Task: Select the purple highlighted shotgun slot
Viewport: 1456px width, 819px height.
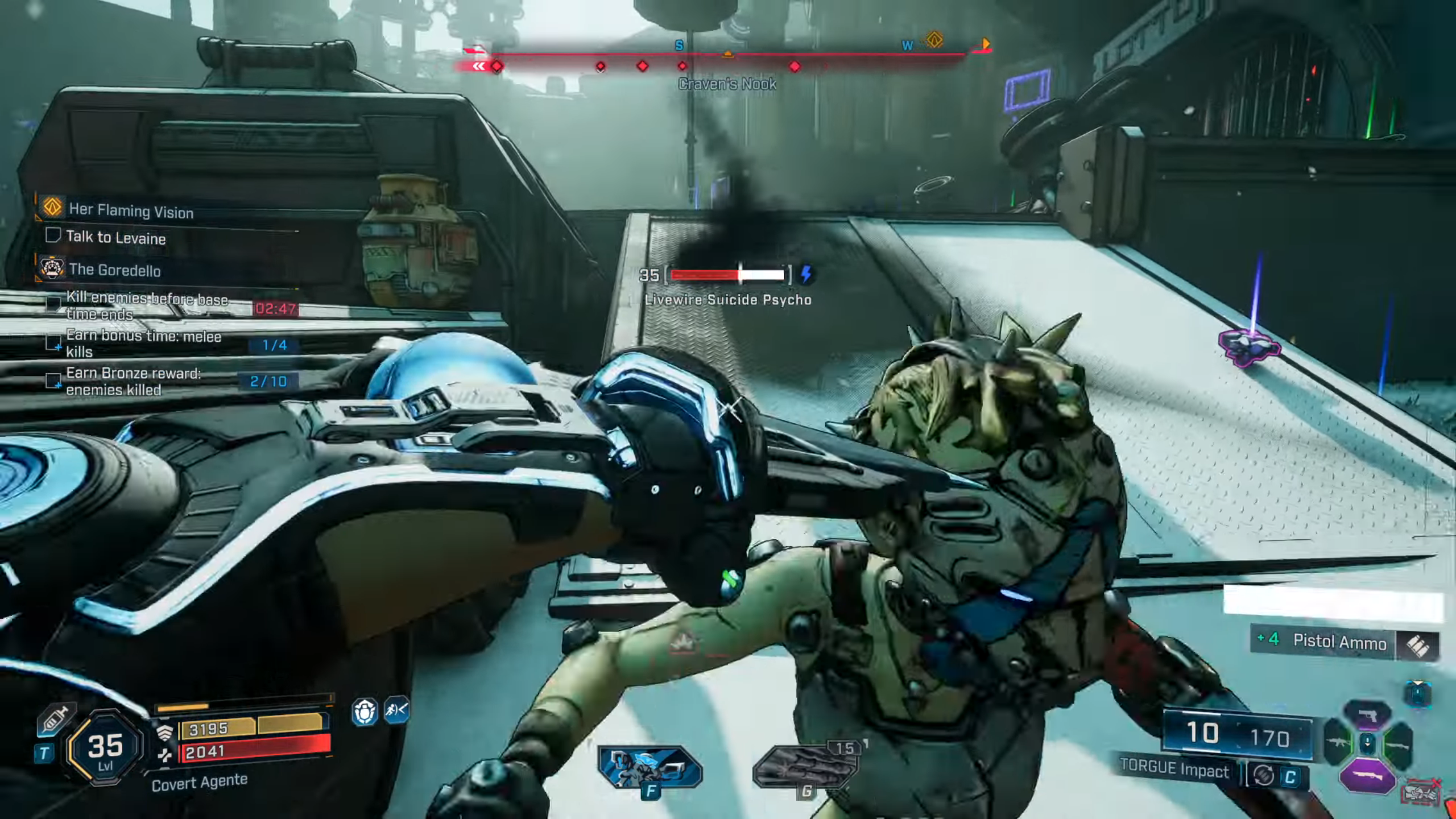Action: (1367, 776)
